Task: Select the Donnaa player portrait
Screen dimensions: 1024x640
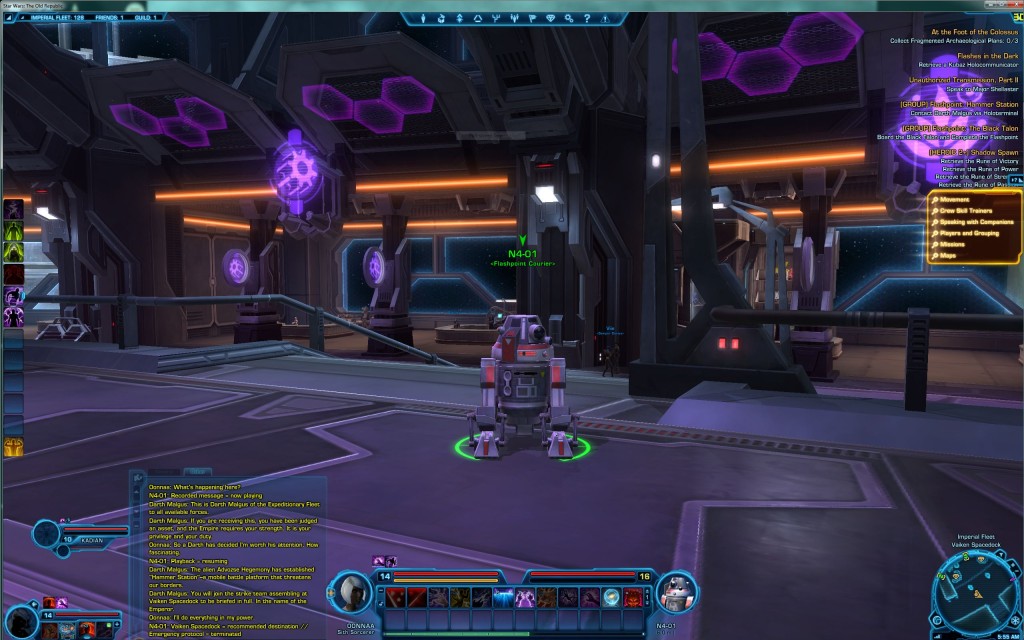Action: pyautogui.click(x=351, y=592)
